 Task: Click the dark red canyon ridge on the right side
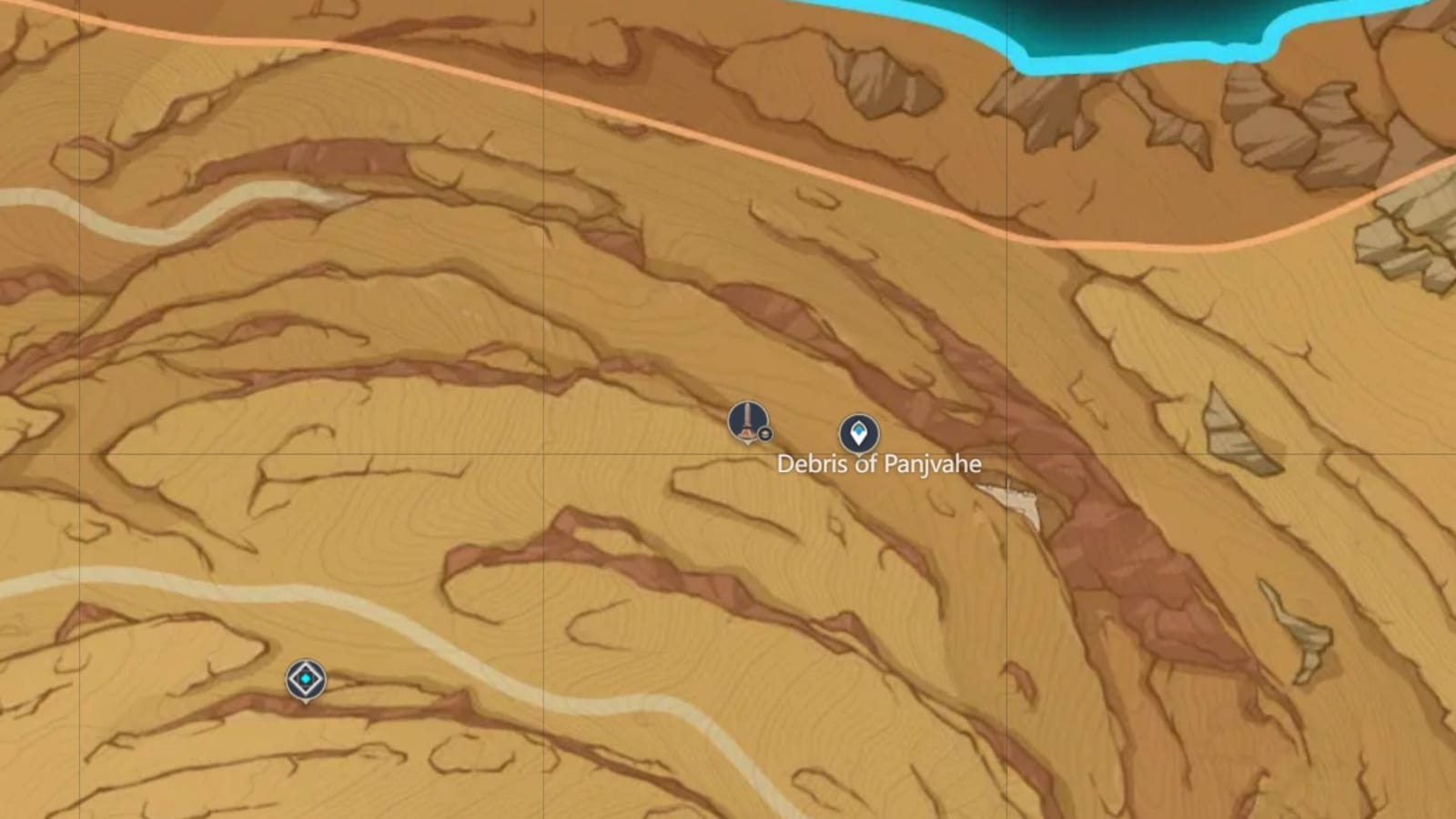[1110, 546]
